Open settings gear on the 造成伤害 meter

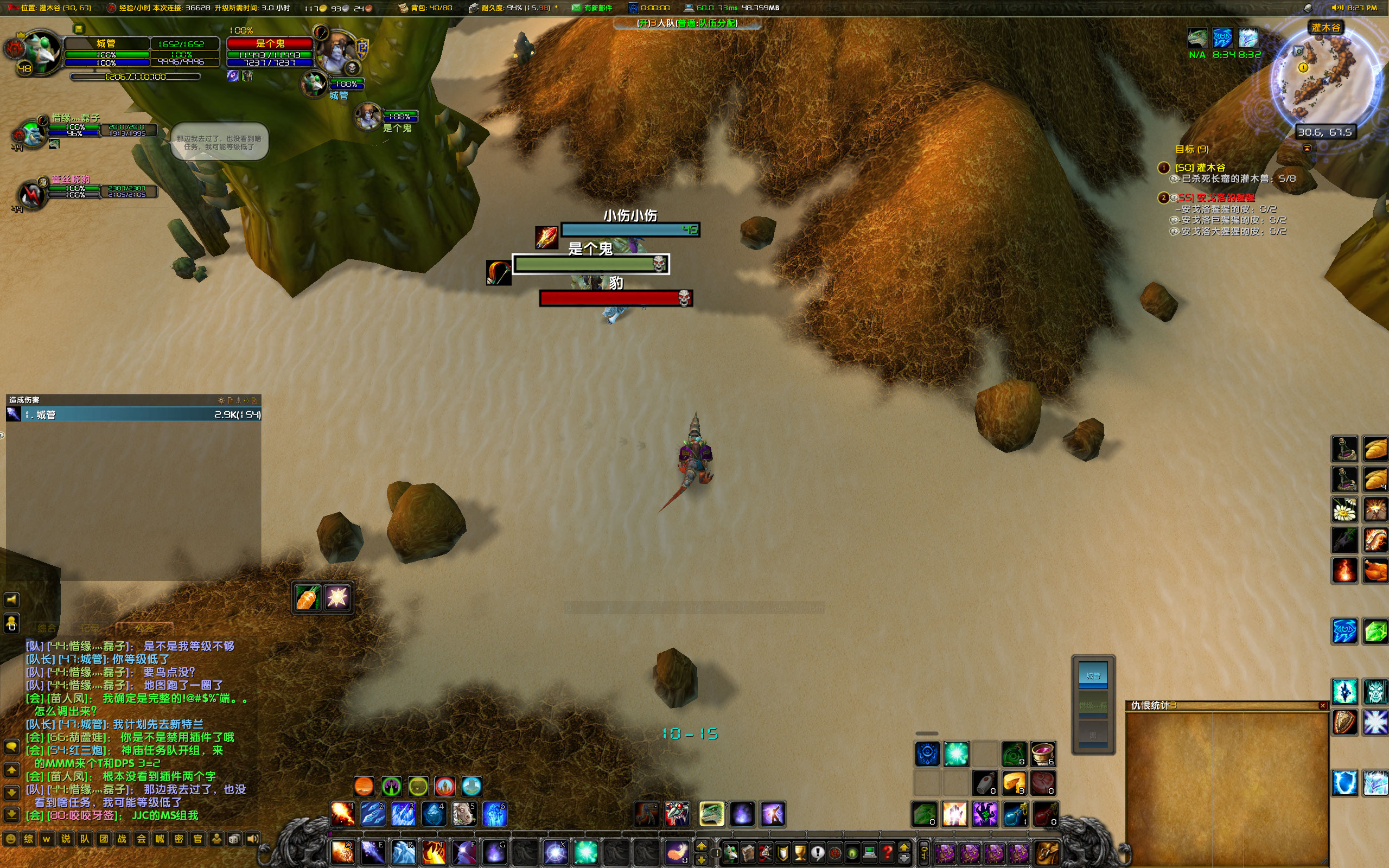point(220,401)
